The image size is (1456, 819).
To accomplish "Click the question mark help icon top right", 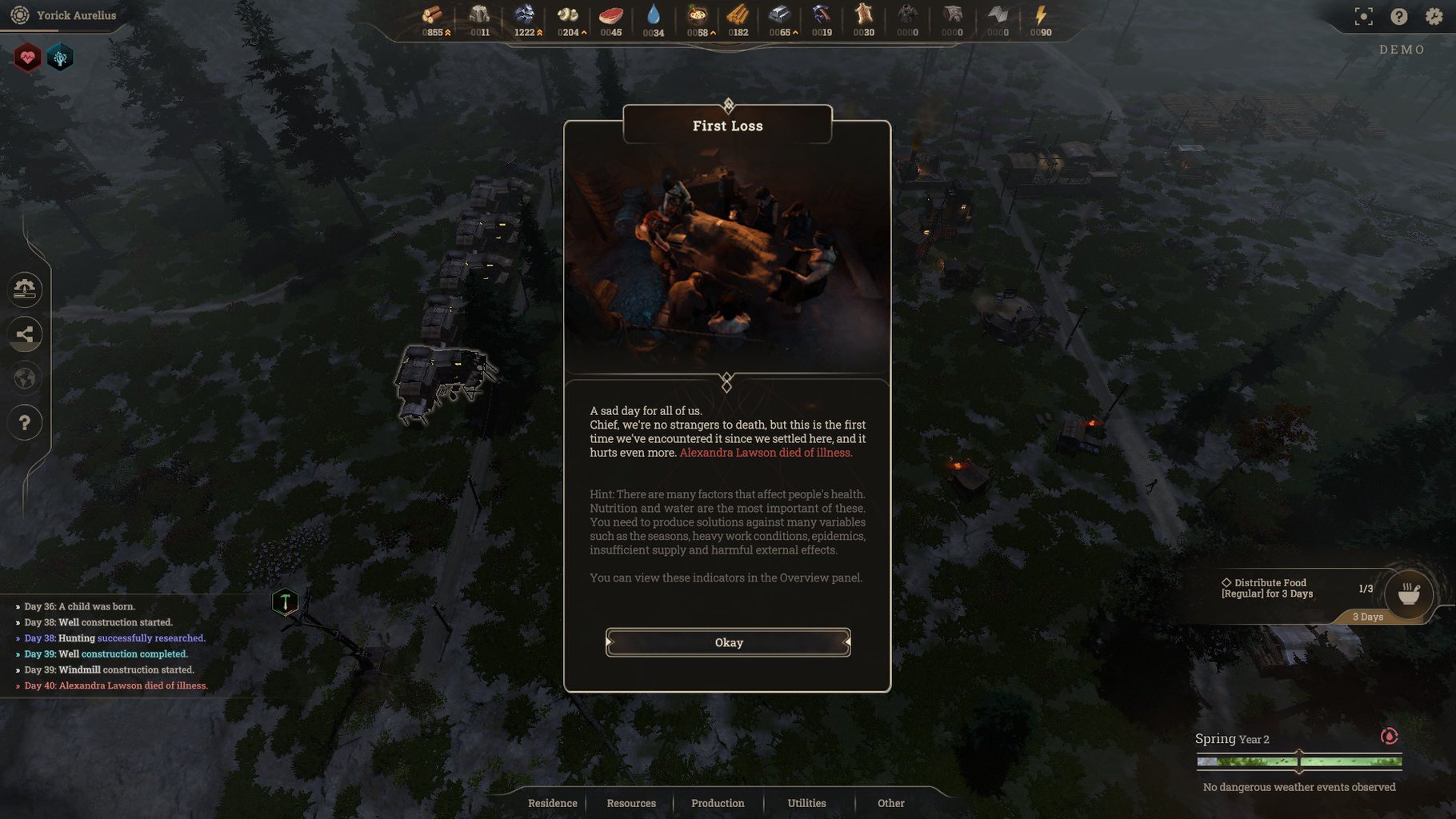I will tap(1398, 16).
